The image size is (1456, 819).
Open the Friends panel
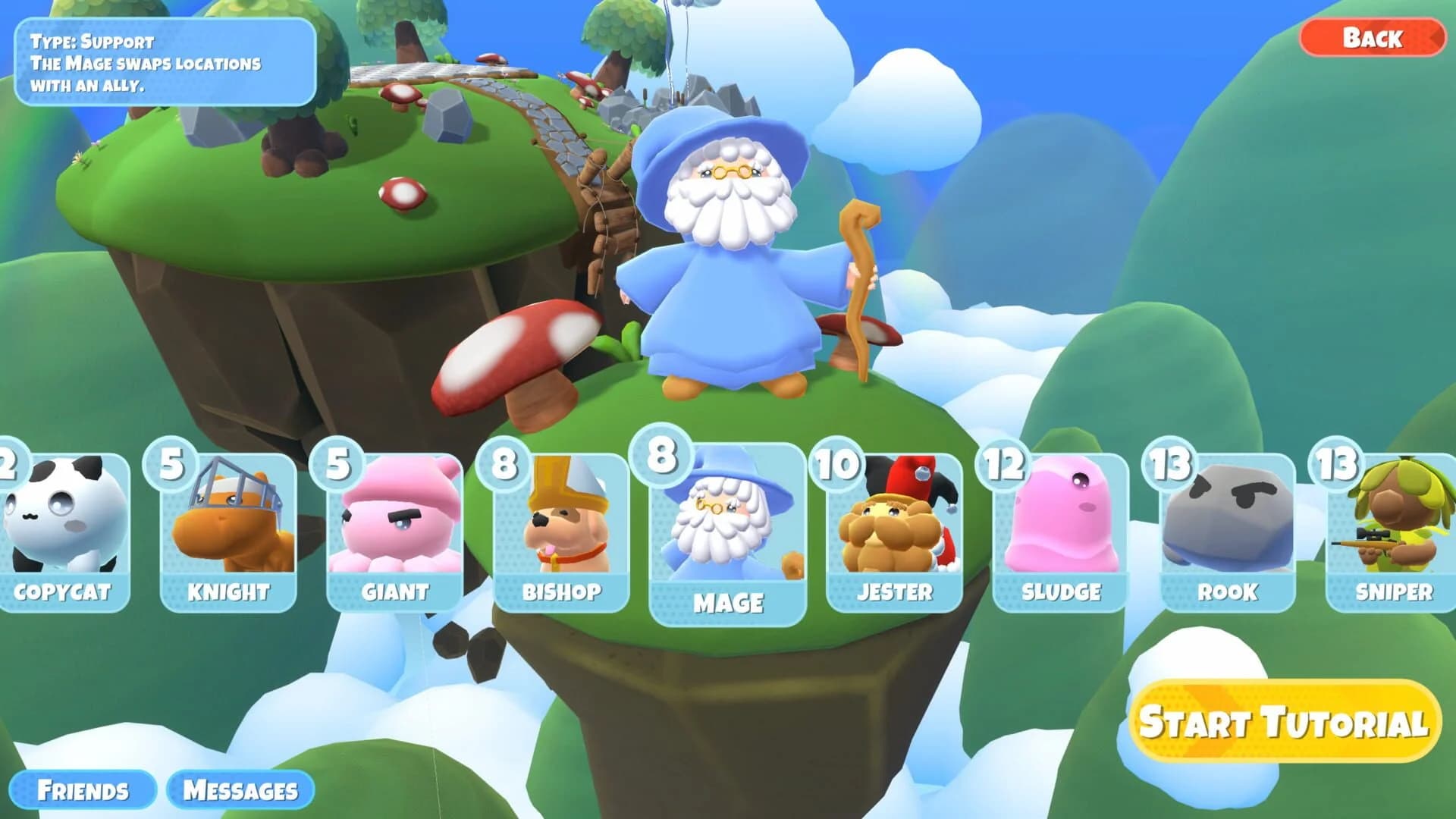(x=86, y=789)
